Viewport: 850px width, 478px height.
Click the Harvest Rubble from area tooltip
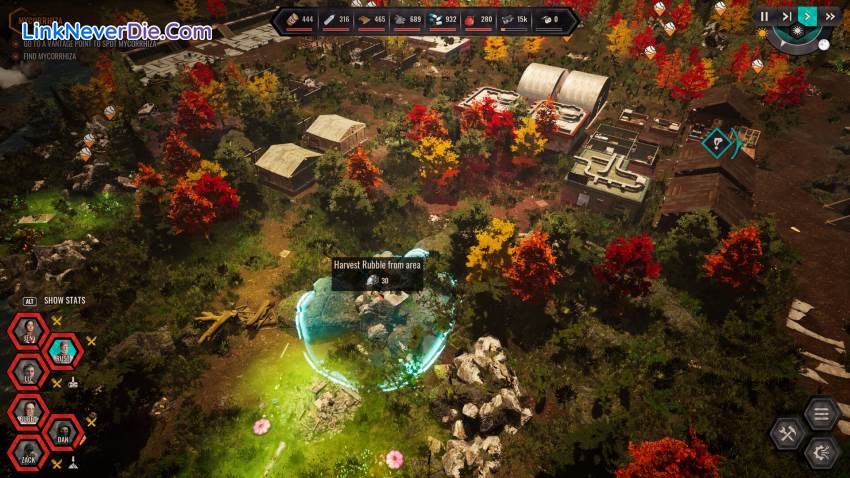tap(377, 273)
